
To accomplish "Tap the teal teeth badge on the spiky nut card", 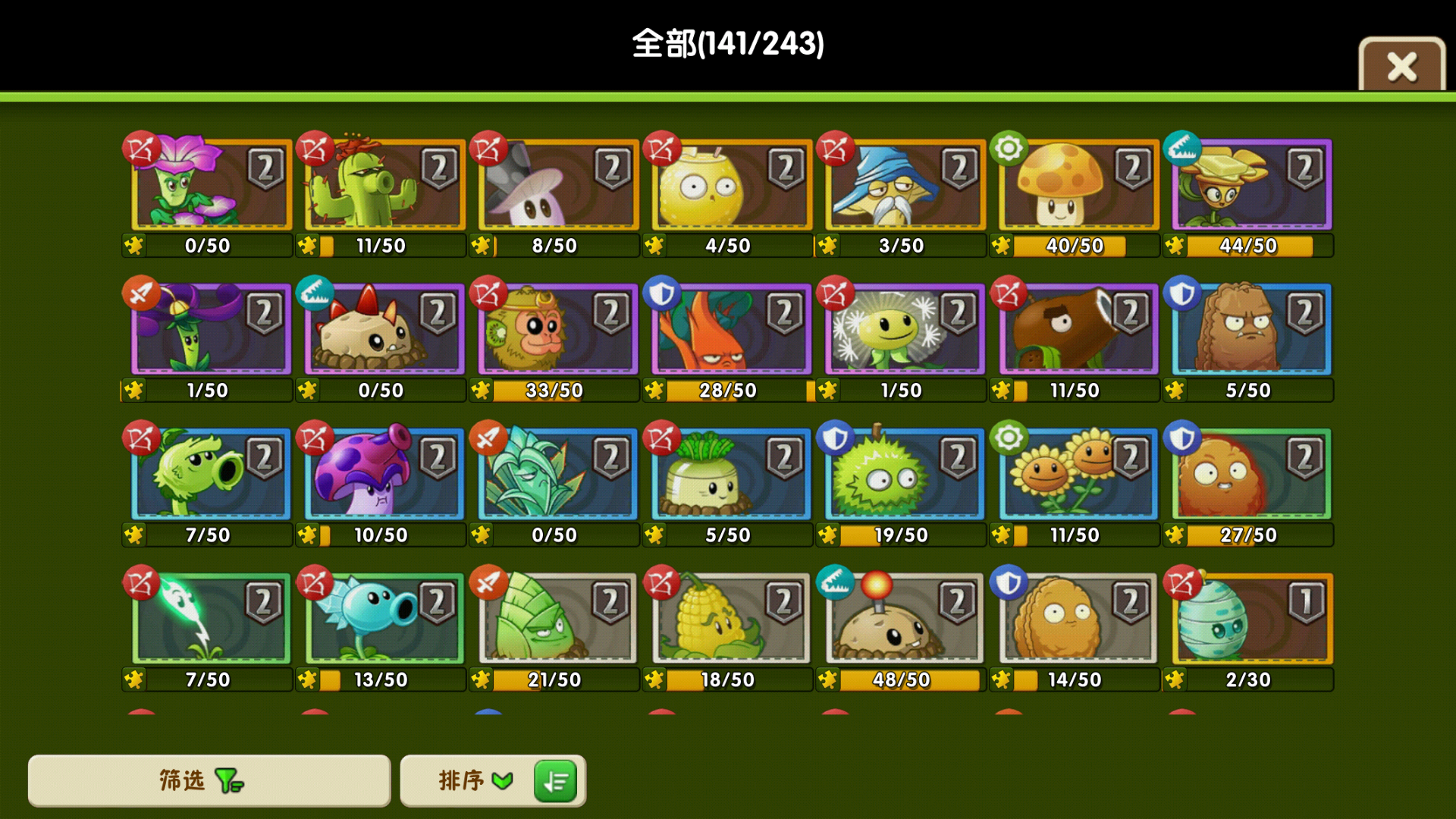I will (315, 293).
